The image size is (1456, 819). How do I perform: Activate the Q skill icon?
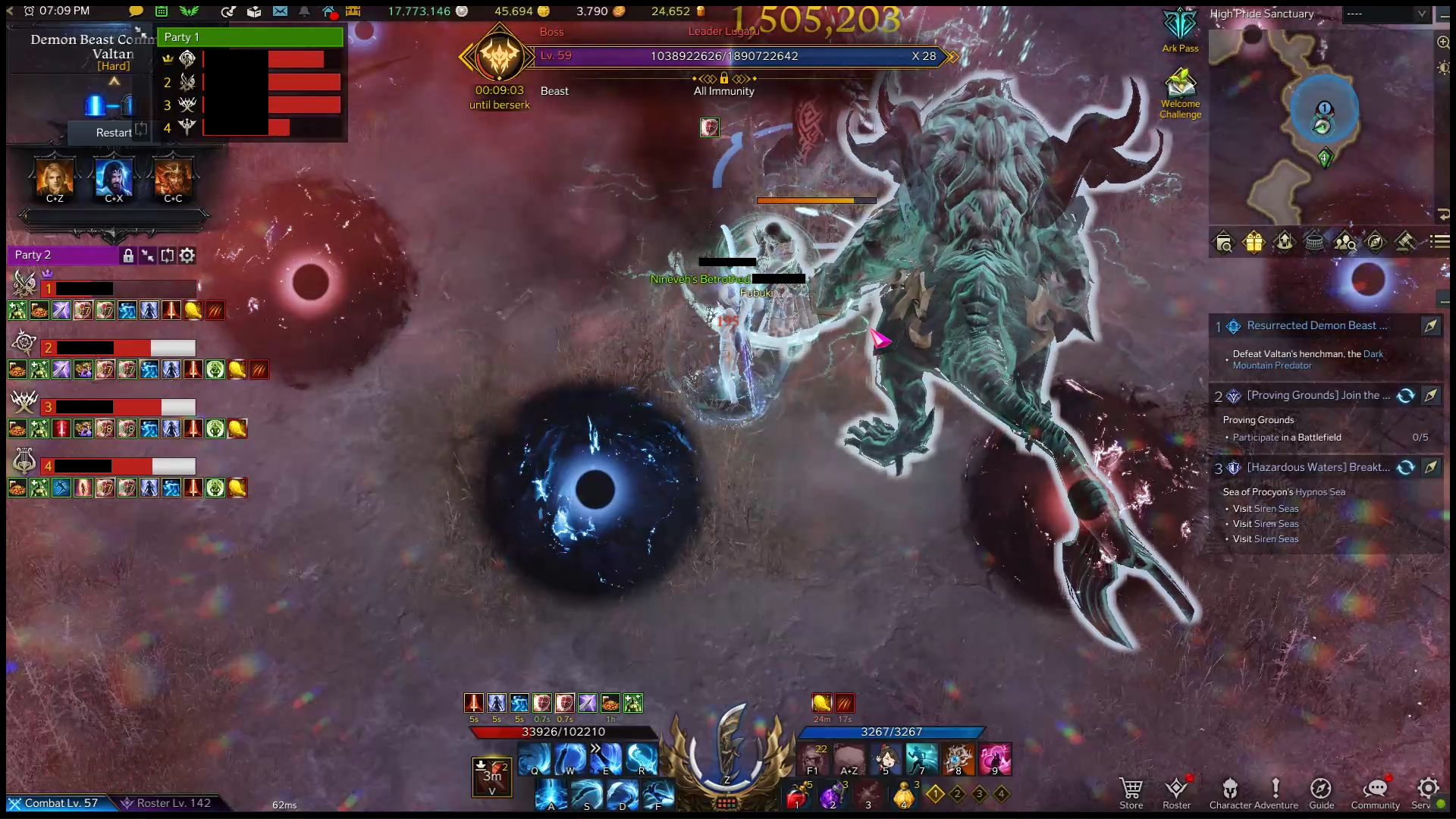tap(535, 758)
